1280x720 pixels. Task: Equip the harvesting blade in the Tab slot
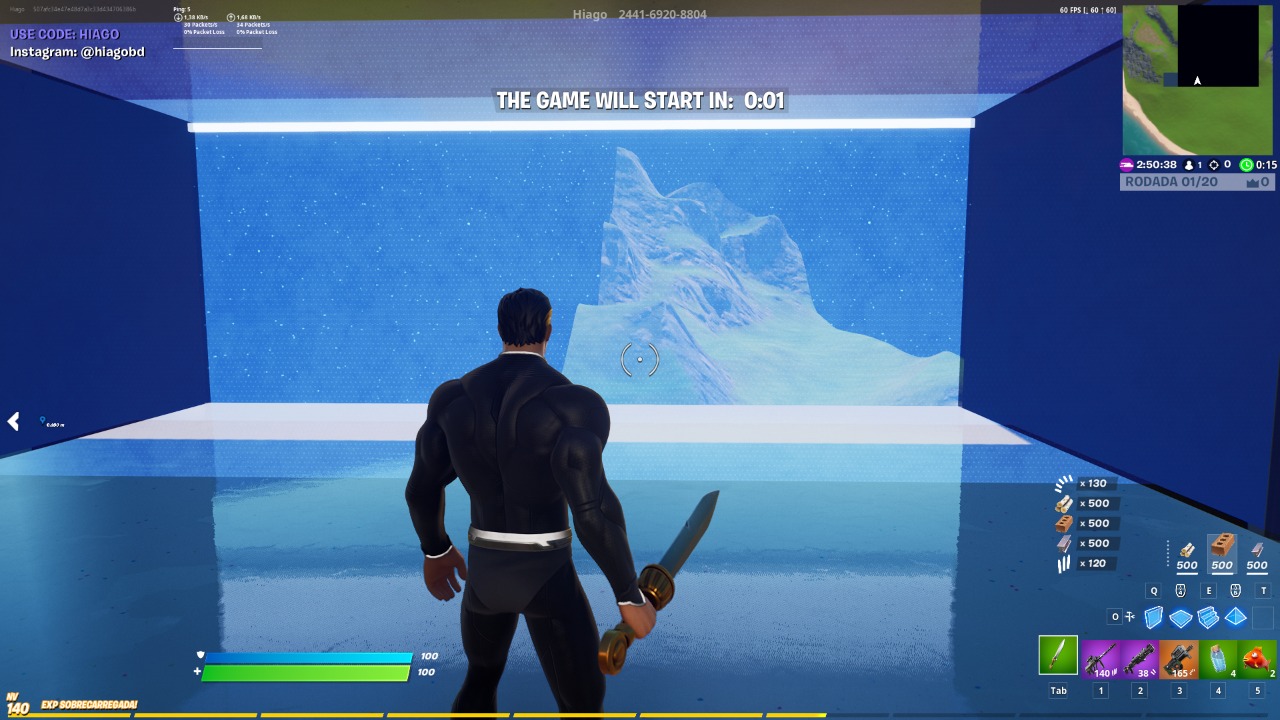[x=1058, y=658]
